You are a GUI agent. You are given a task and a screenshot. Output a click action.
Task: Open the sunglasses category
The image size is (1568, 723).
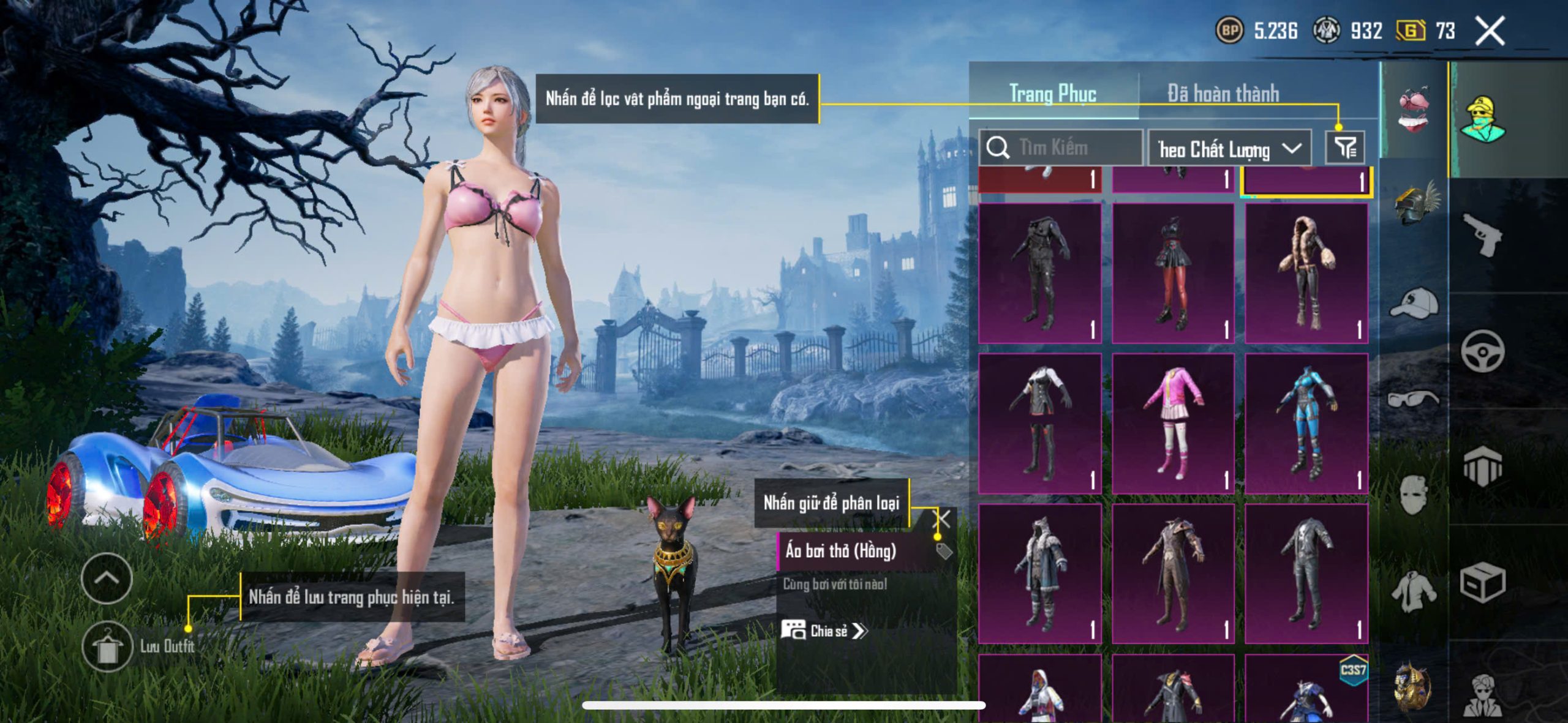coord(1414,399)
